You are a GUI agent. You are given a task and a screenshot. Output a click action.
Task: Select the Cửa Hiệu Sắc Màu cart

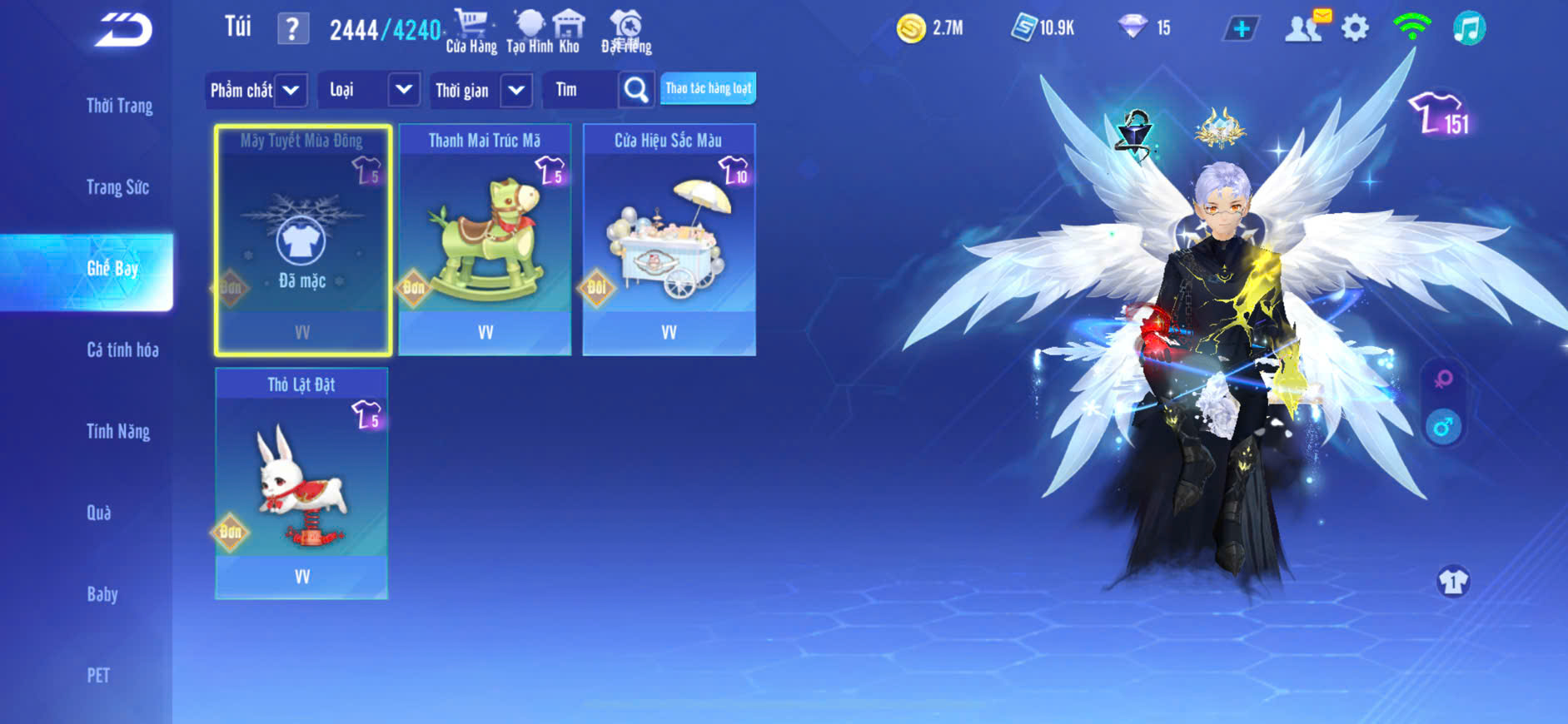pyautogui.click(x=669, y=240)
